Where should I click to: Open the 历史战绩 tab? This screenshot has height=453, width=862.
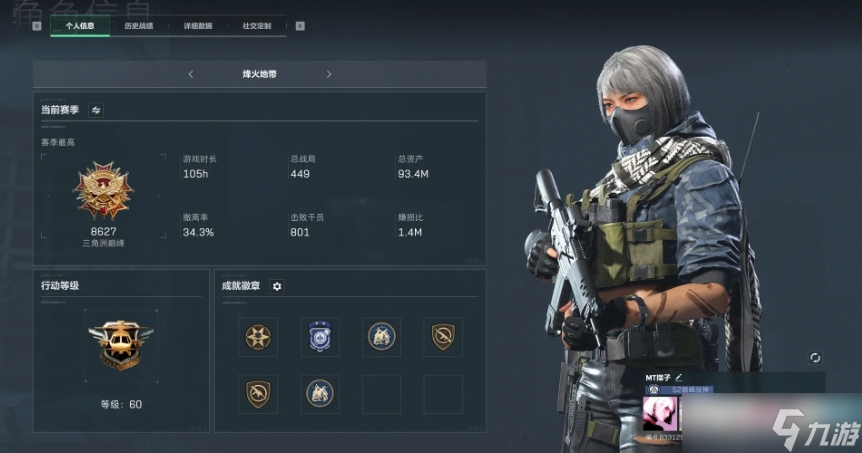coord(139,26)
